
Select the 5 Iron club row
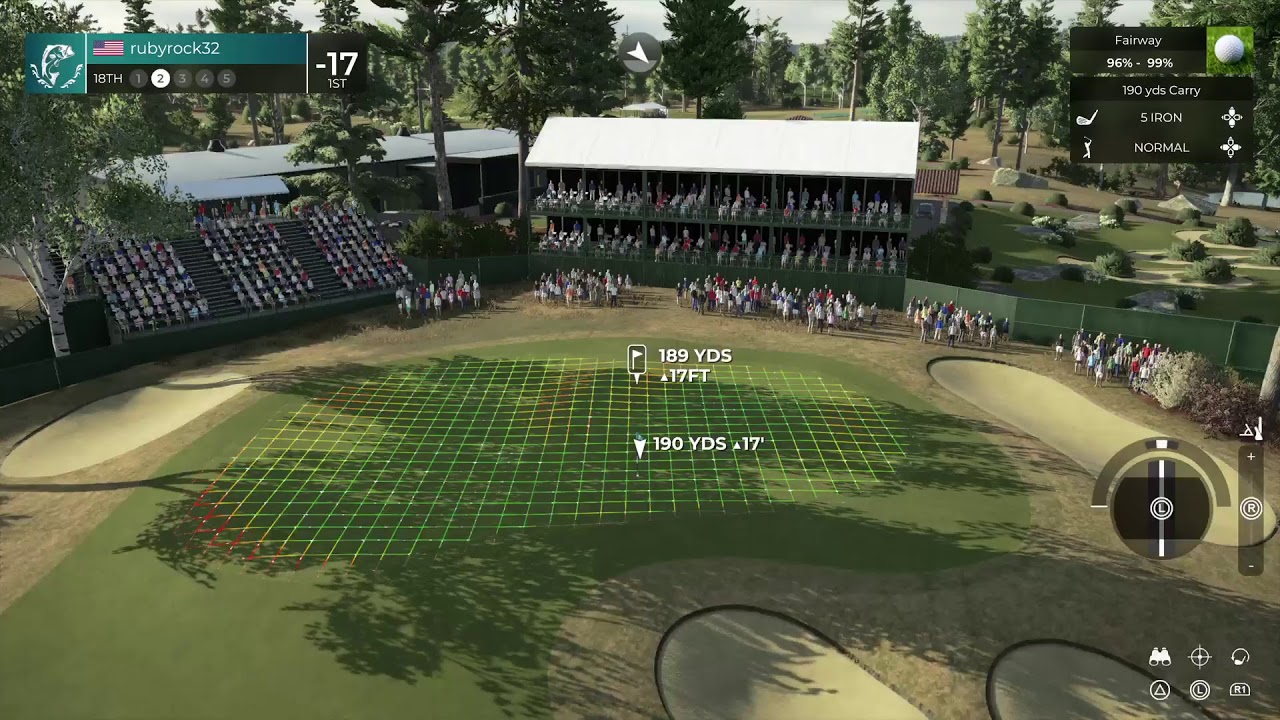pyautogui.click(x=1160, y=118)
